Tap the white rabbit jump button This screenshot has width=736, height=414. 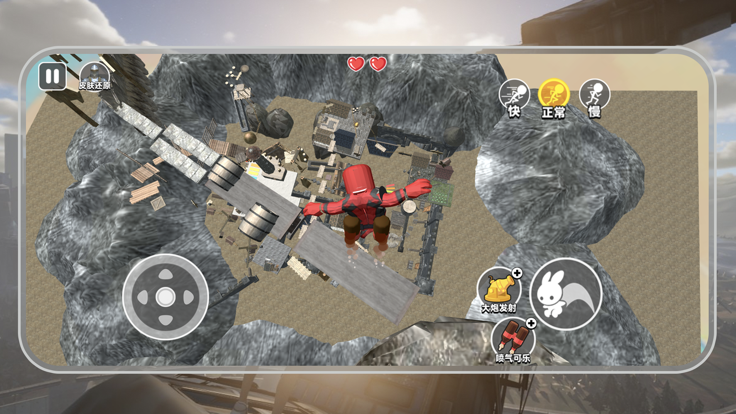[x=565, y=294]
